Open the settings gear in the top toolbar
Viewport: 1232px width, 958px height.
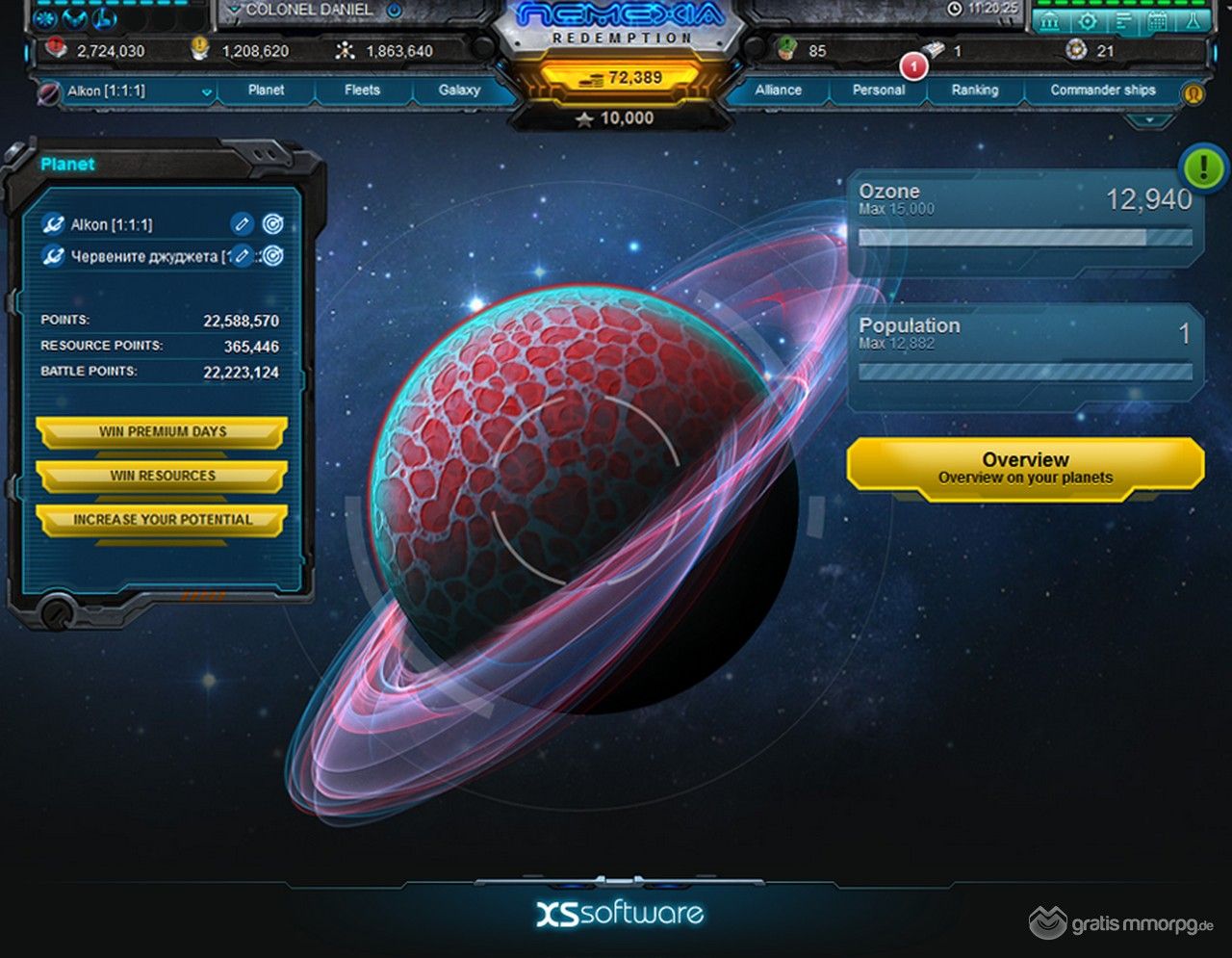pos(1087,20)
